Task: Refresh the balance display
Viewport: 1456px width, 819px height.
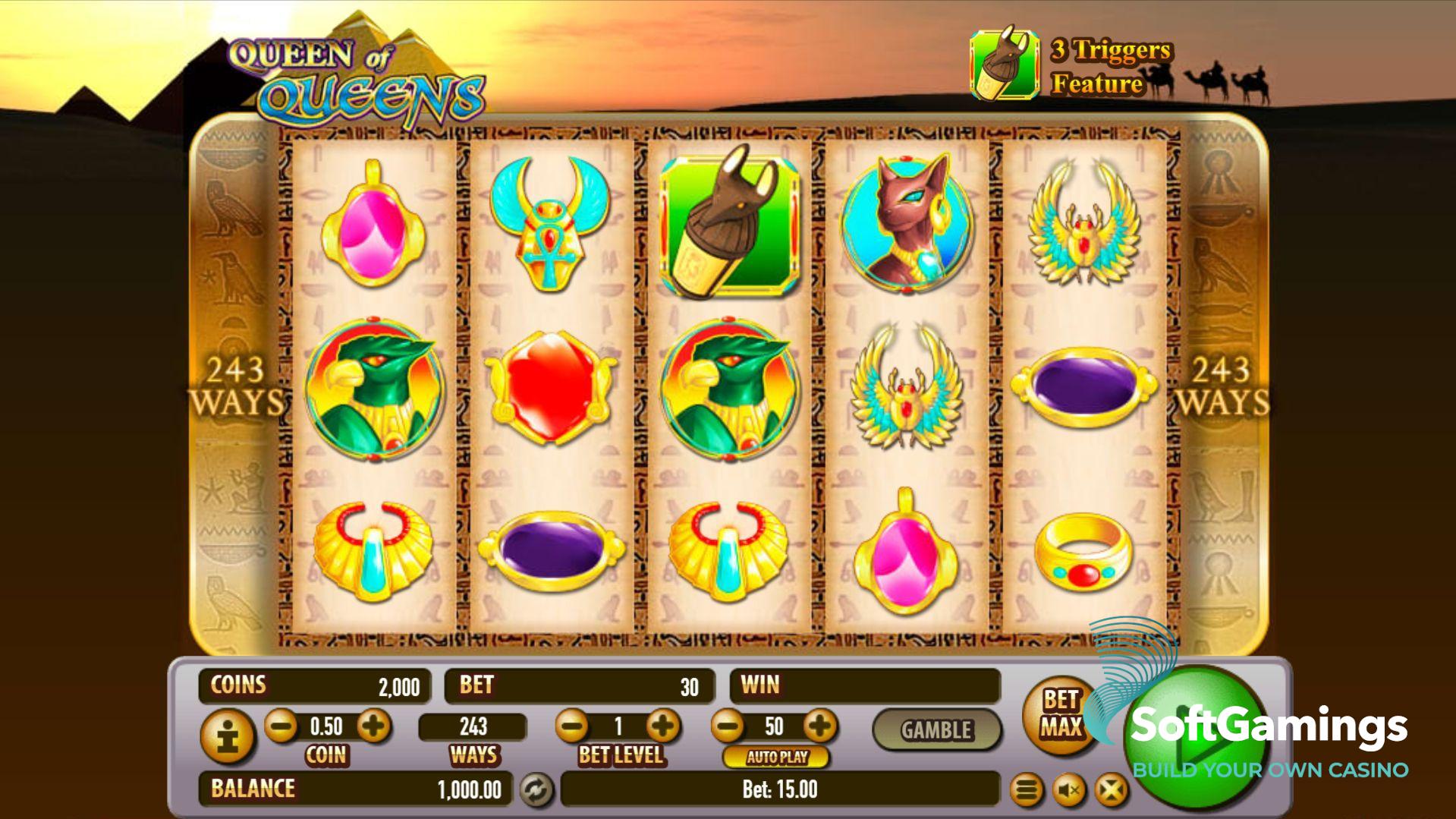Action: click(x=536, y=790)
